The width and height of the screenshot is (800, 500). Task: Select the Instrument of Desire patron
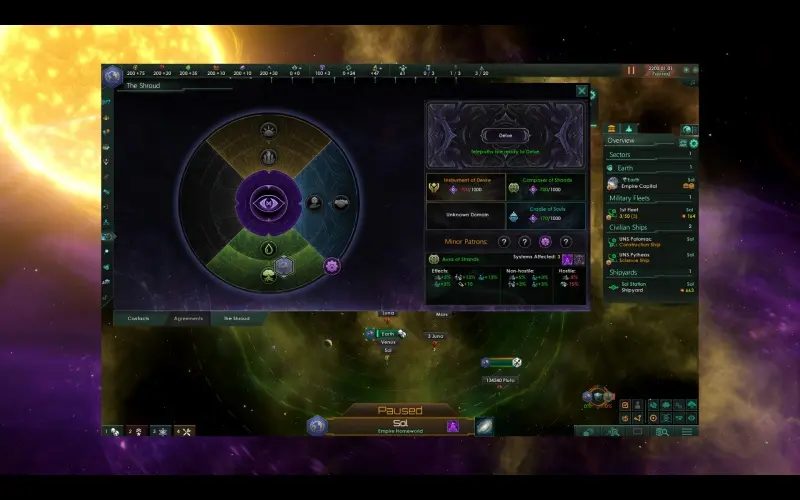463,186
